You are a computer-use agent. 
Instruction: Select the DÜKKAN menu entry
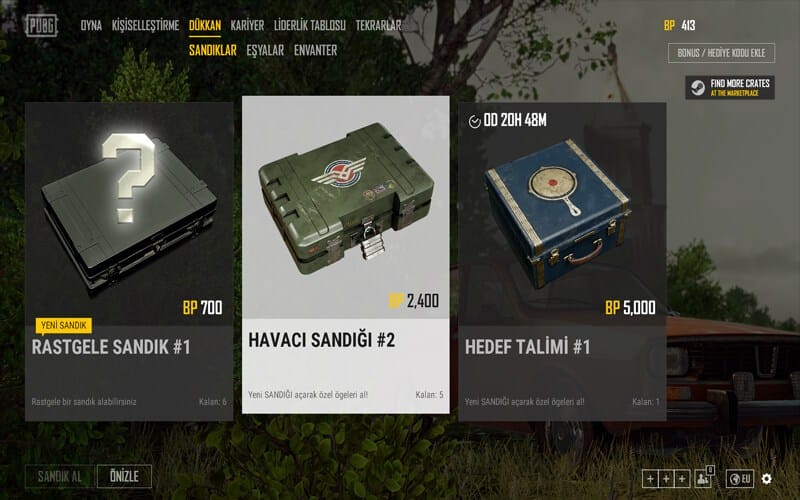click(204, 25)
